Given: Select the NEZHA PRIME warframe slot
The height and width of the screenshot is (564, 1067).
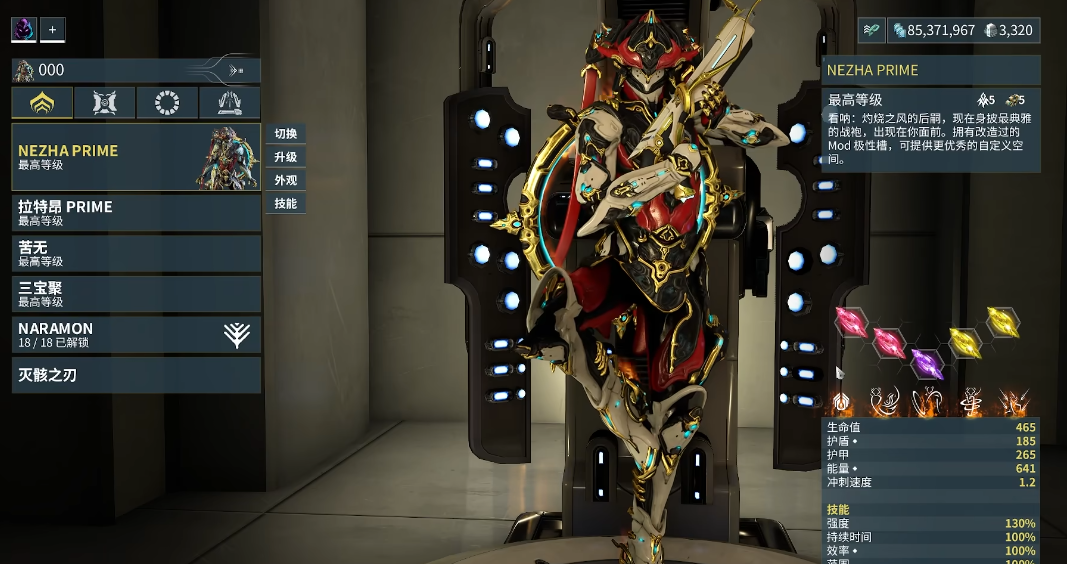Looking at the screenshot, I should pyautogui.click(x=135, y=157).
